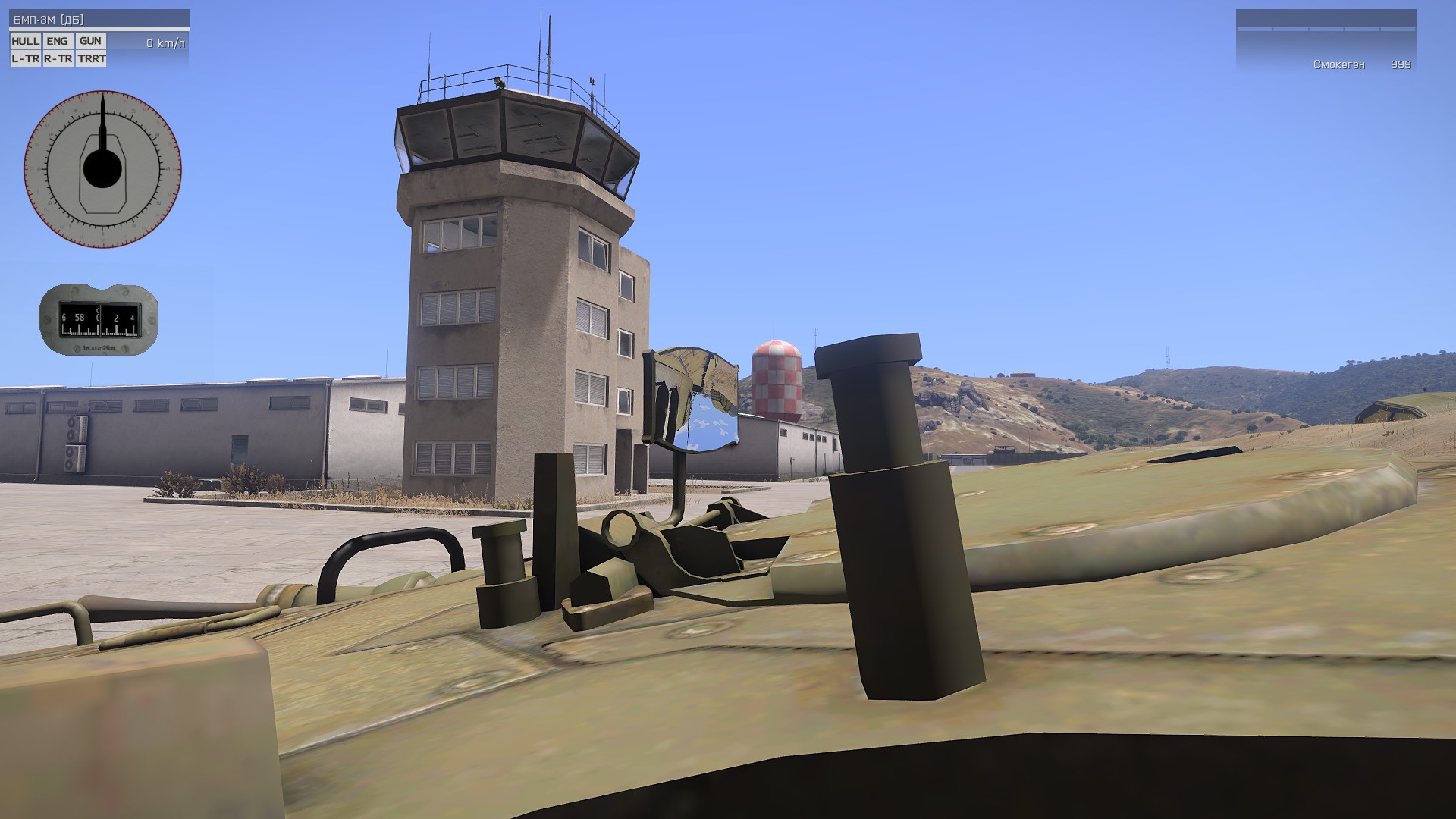Click the БМП-3М vehicle name header
The width and height of the screenshot is (1456, 819).
[49, 20]
